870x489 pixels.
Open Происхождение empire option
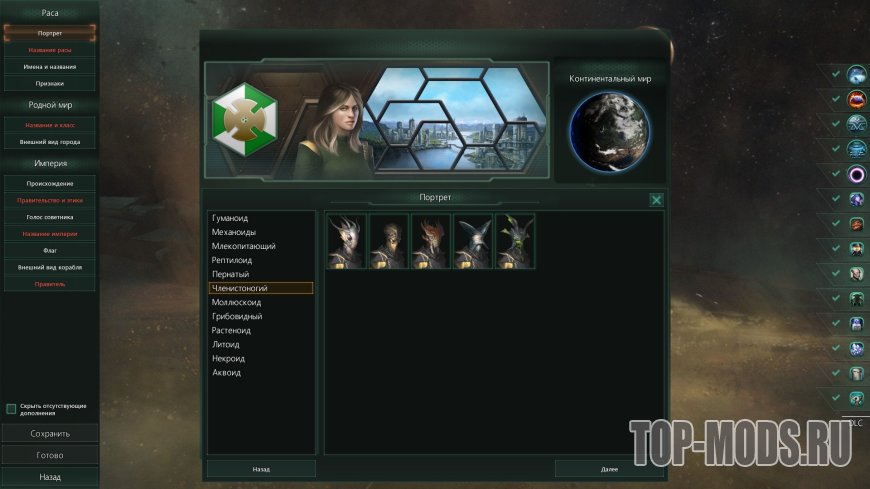(x=50, y=184)
